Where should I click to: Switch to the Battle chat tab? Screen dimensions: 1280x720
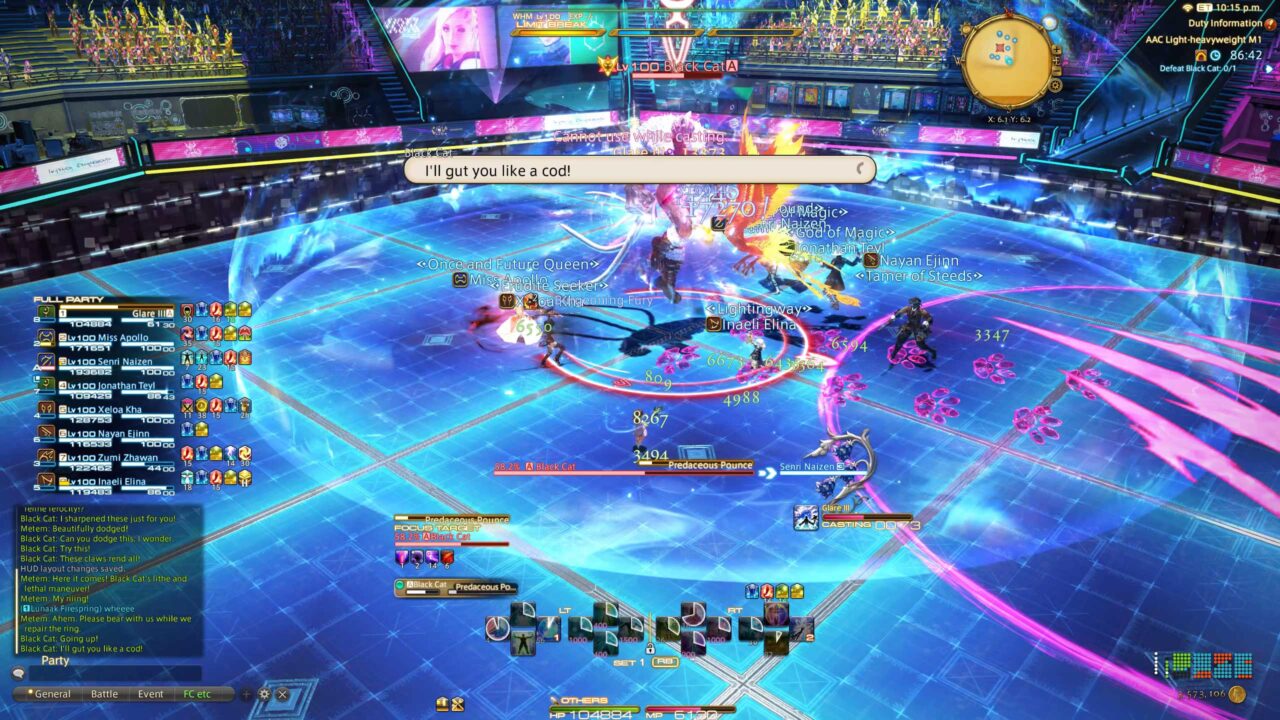pos(104,693)
